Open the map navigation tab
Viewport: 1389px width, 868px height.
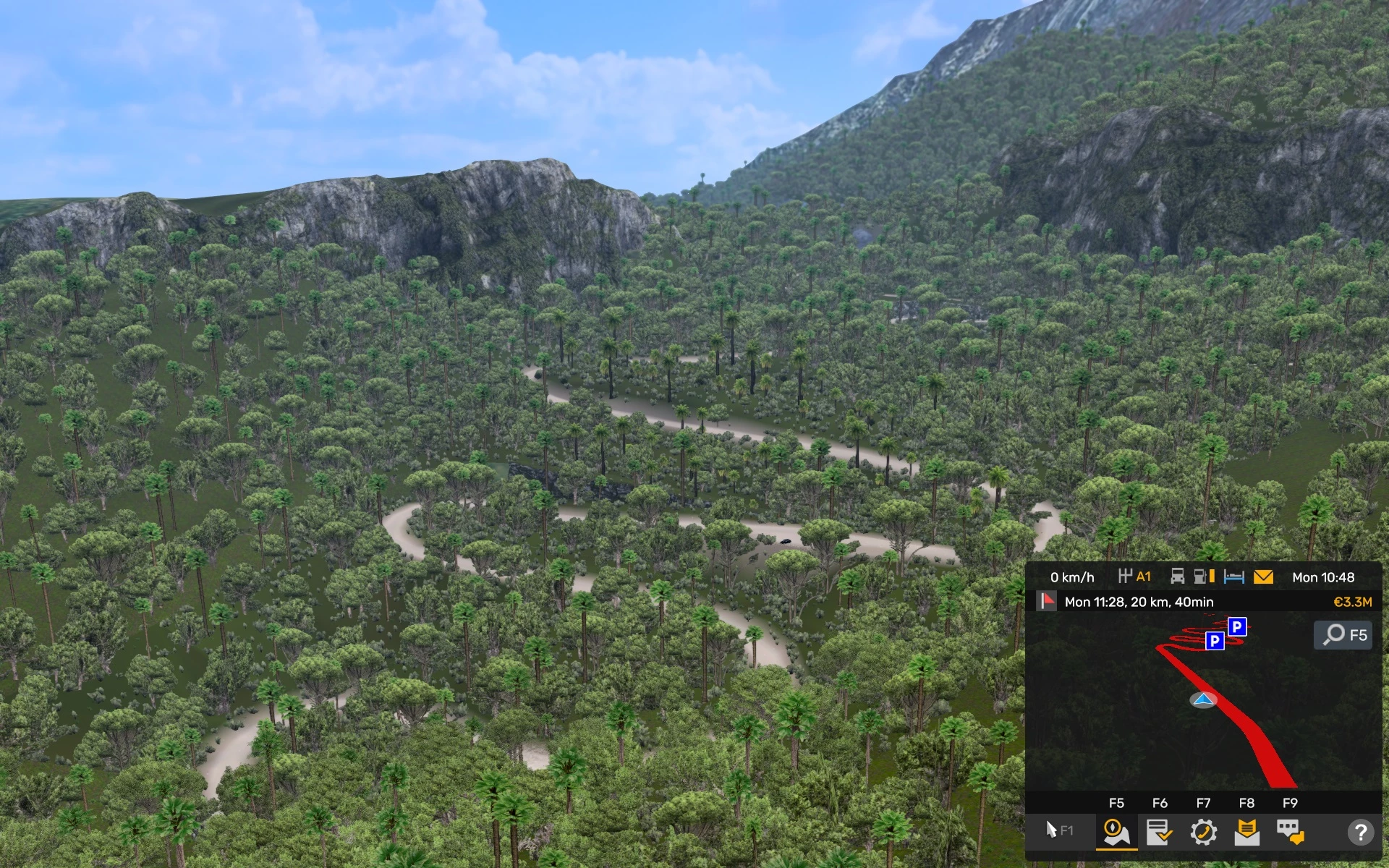click(1116, 832)
